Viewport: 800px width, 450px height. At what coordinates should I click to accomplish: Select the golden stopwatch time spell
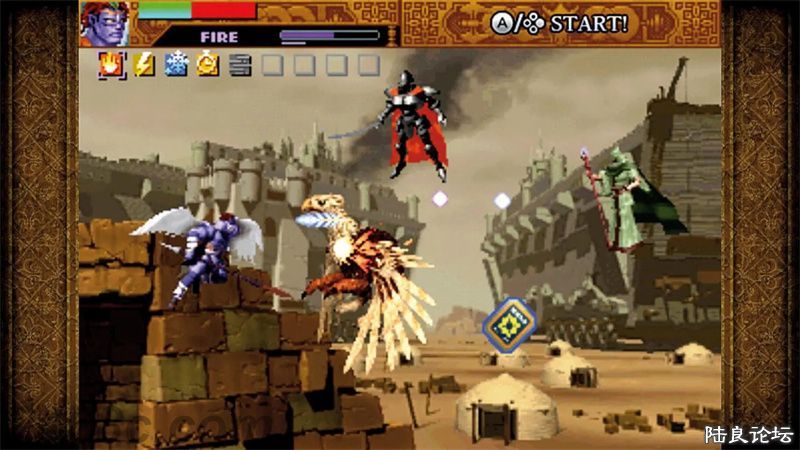tap(208, 66)
